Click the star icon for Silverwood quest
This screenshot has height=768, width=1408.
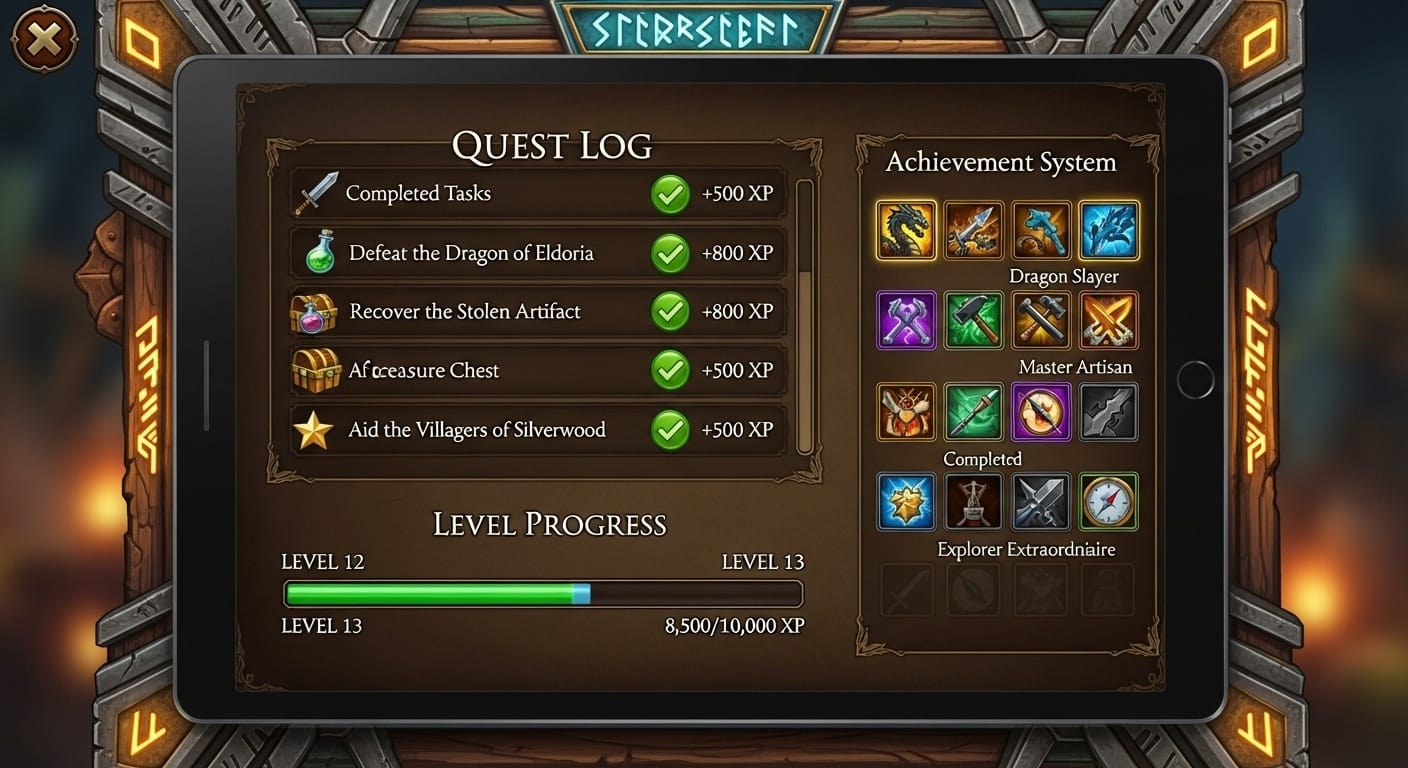[316, 430]
